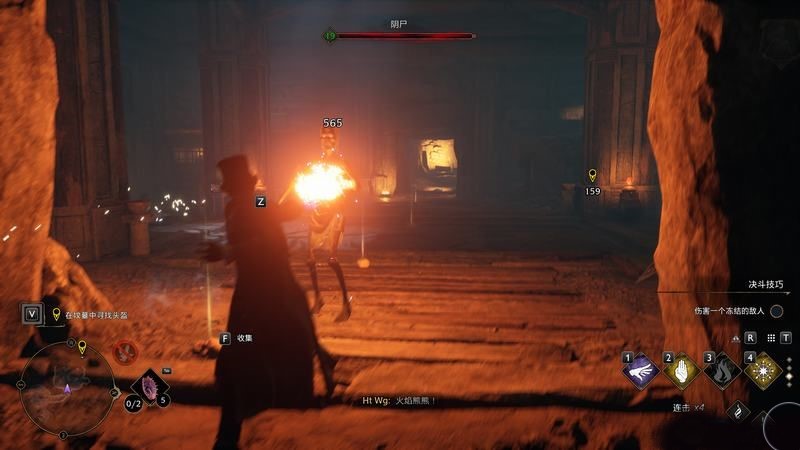The width and height of the screenshot is (800, 450).
Task: Click the small flame icon under the spell bar
Action: (738, 410)
